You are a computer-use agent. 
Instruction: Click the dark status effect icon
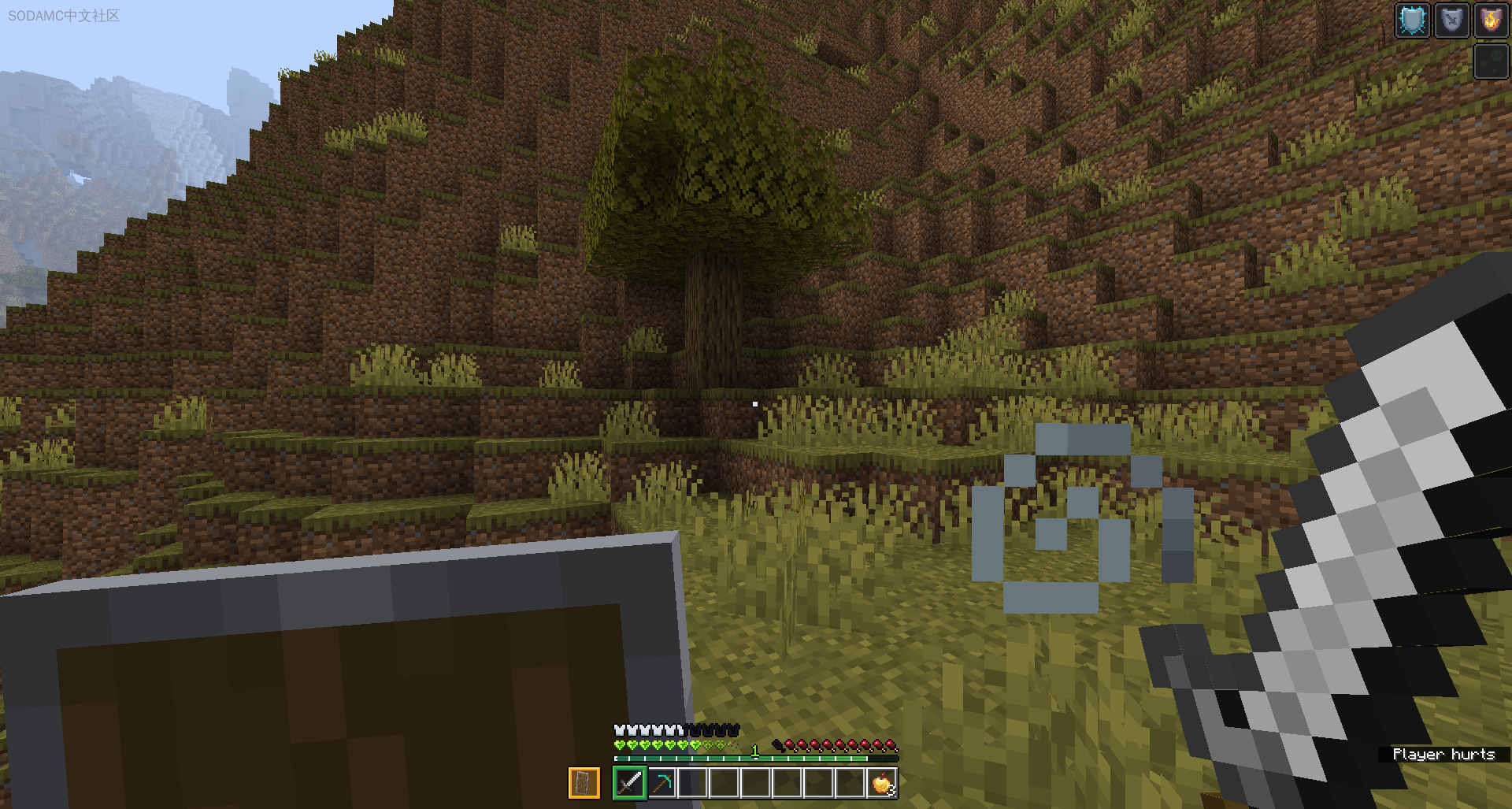click(x=1491, y=61)
